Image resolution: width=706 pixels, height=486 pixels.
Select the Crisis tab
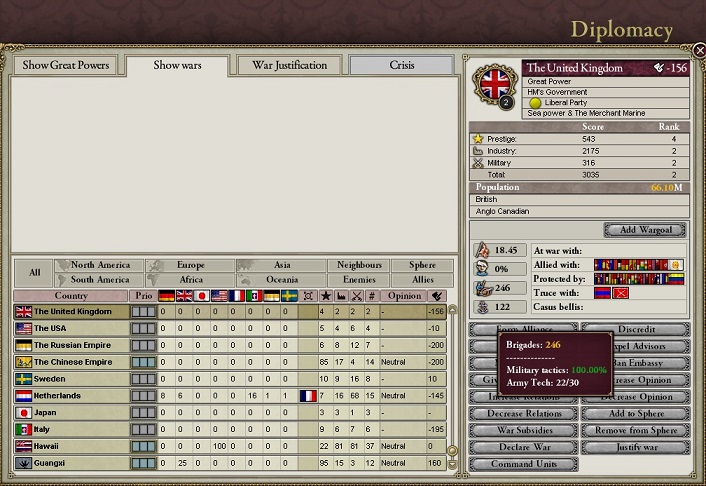(x=401, y=66)
